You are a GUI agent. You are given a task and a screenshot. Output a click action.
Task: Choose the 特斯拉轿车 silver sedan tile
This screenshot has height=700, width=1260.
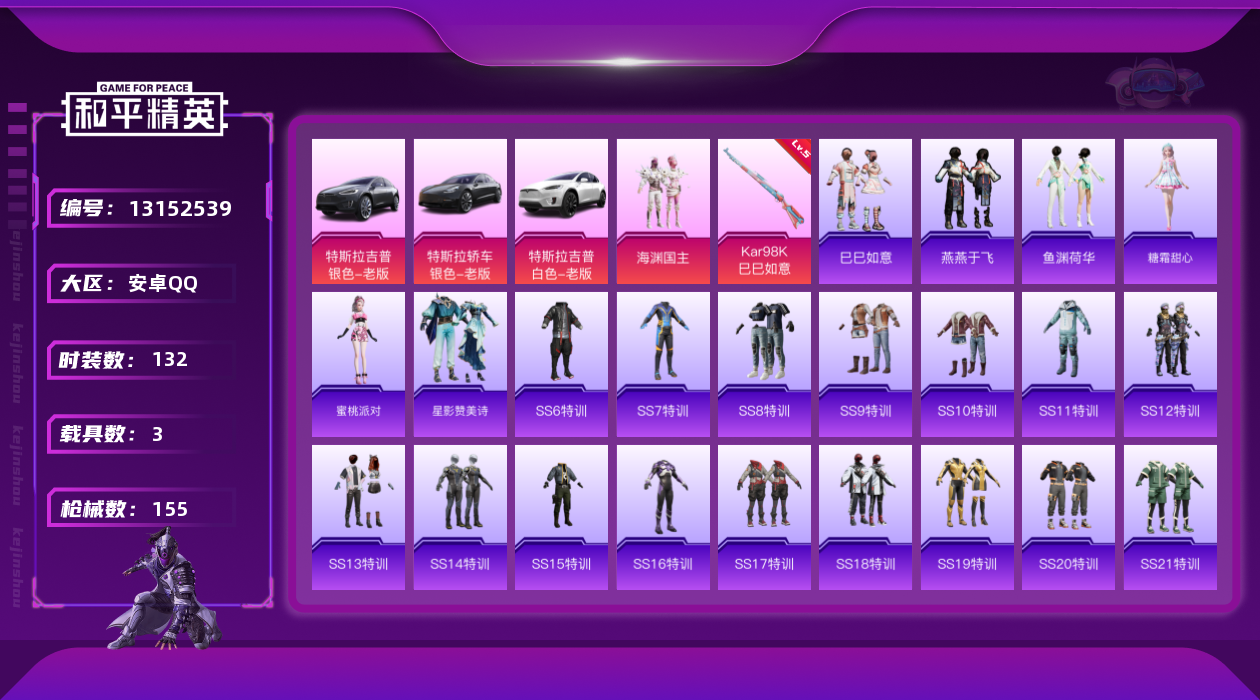(460, 211)
